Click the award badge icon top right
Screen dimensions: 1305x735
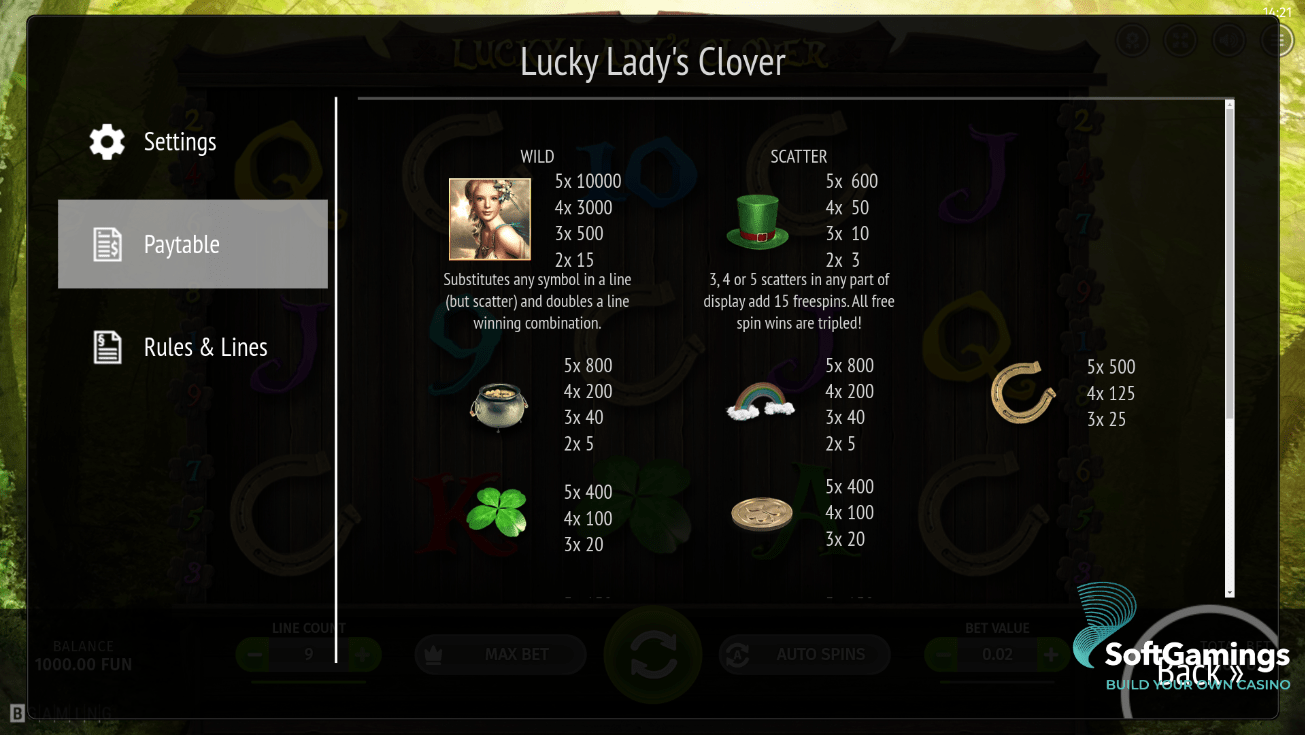pyautogui.click(x=1132, y=40)
